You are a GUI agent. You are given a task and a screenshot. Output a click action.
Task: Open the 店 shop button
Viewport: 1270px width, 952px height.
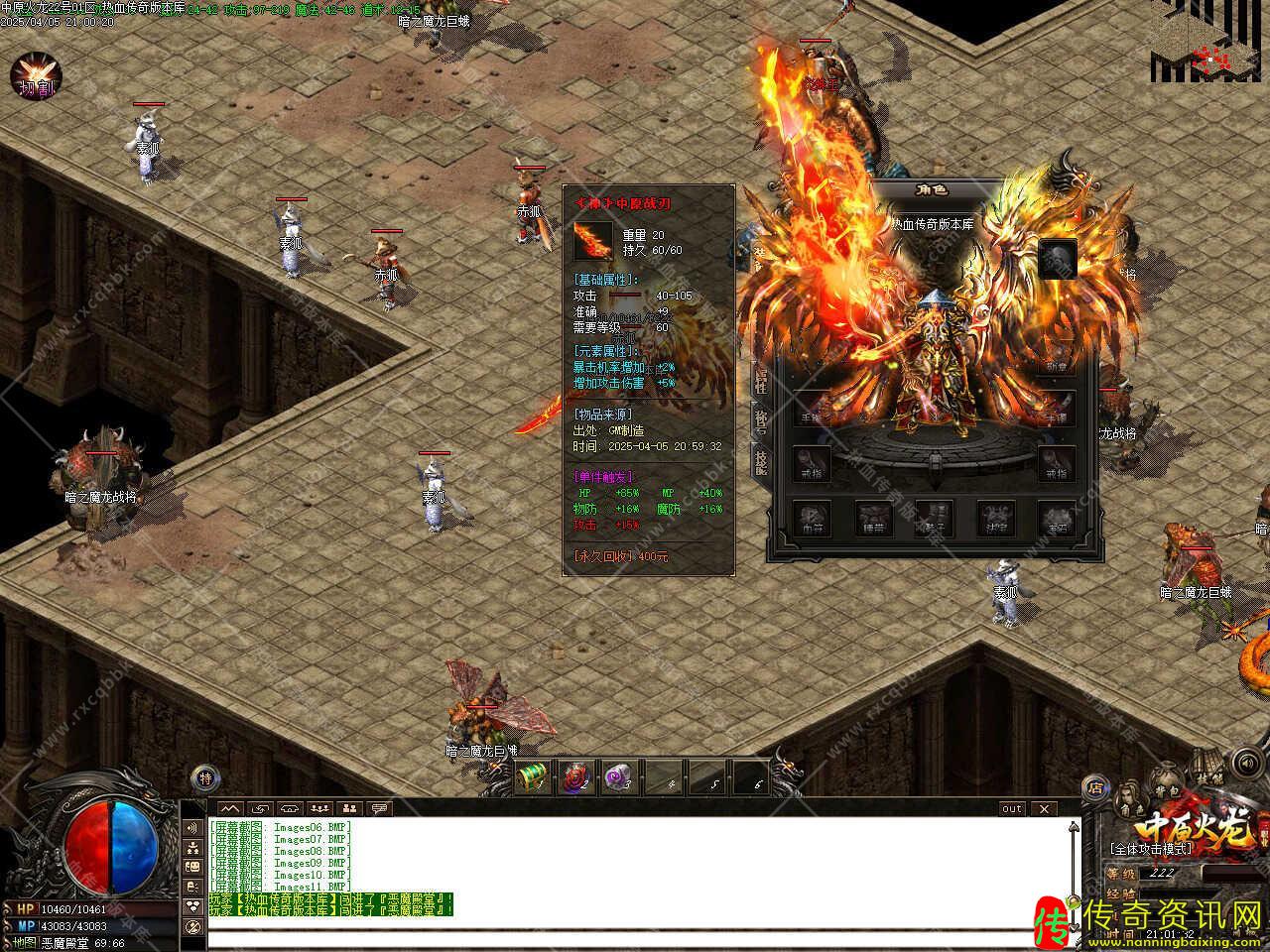click(x=1096, y=787)
